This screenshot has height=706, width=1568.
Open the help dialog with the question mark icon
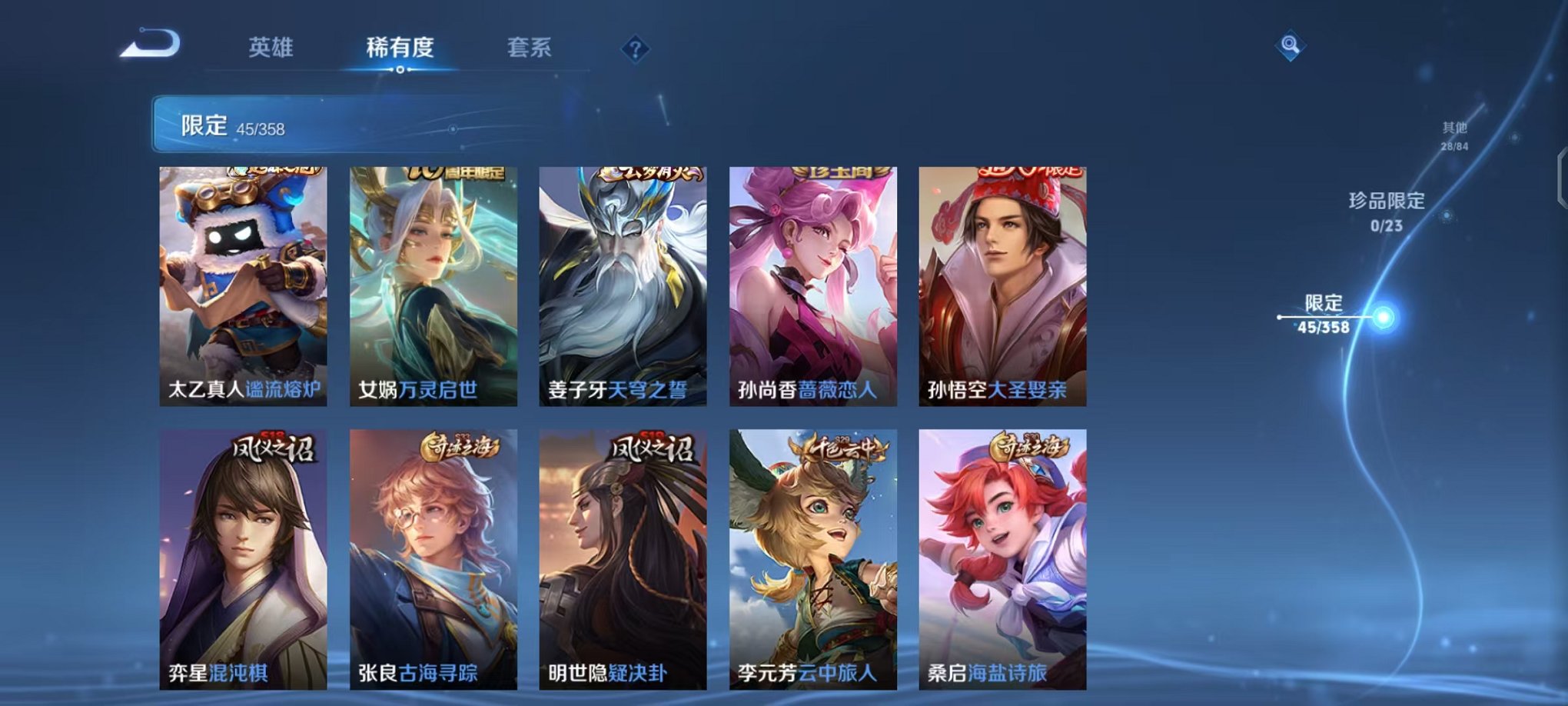pyautogui.click(x=634, y=50)
